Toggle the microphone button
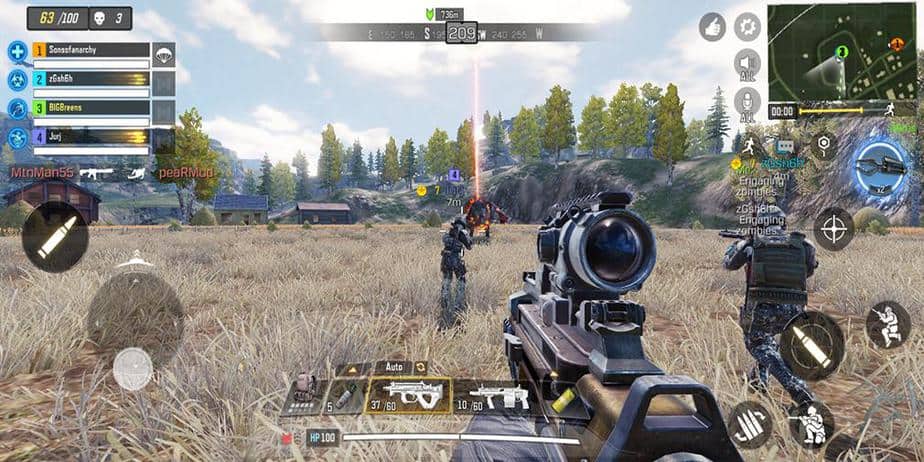This screenshot has width=924, height=462. click(x=747, y=103)
